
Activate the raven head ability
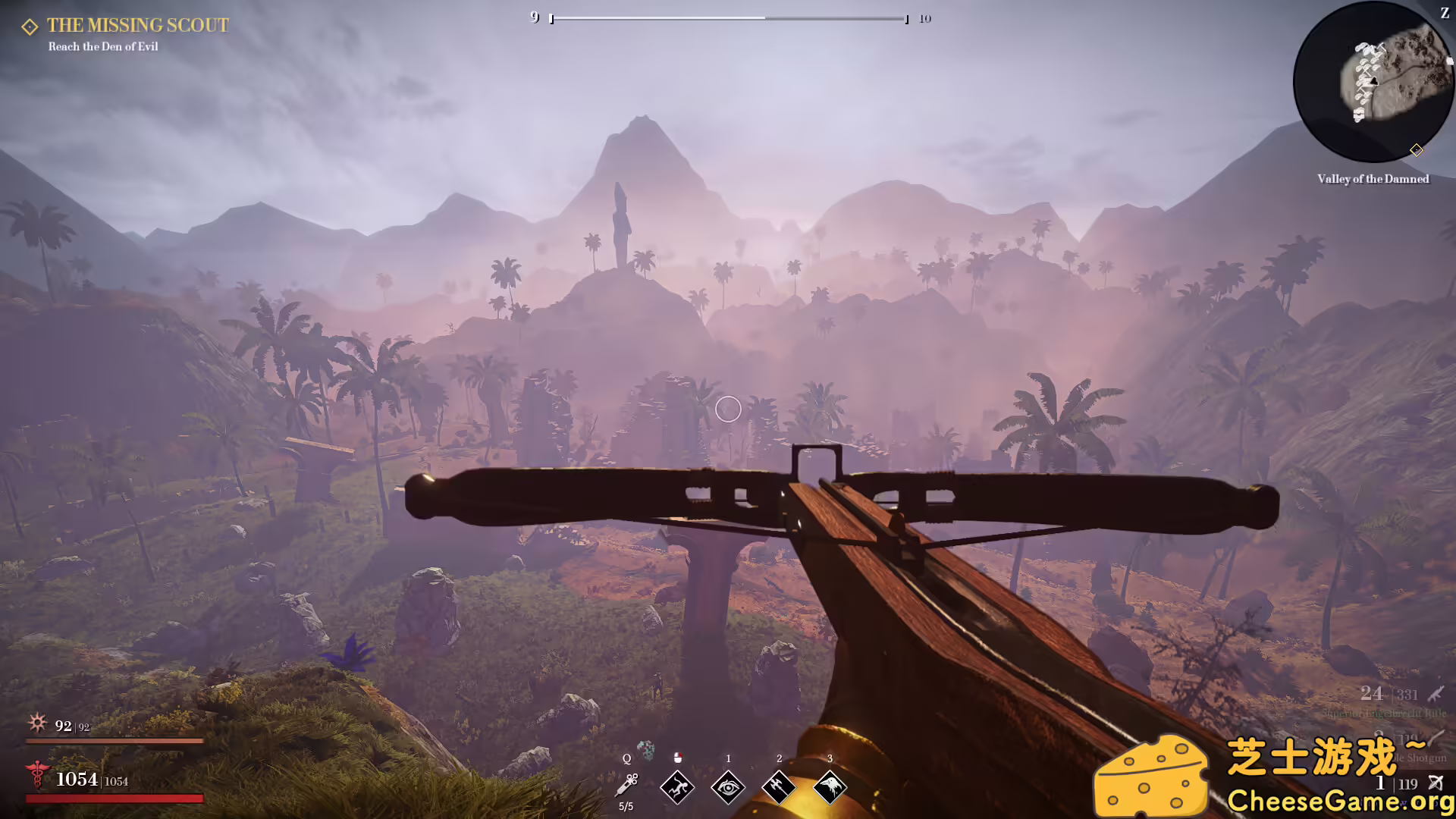pos(830,787)
